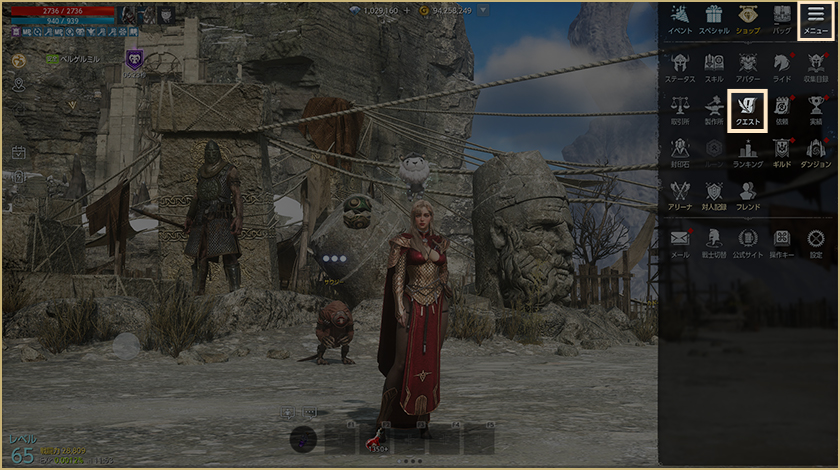Viewport: 840px width, 470px height.
Task: Check the メール (Mail) inbox
Action: click(x=680, y=243)
